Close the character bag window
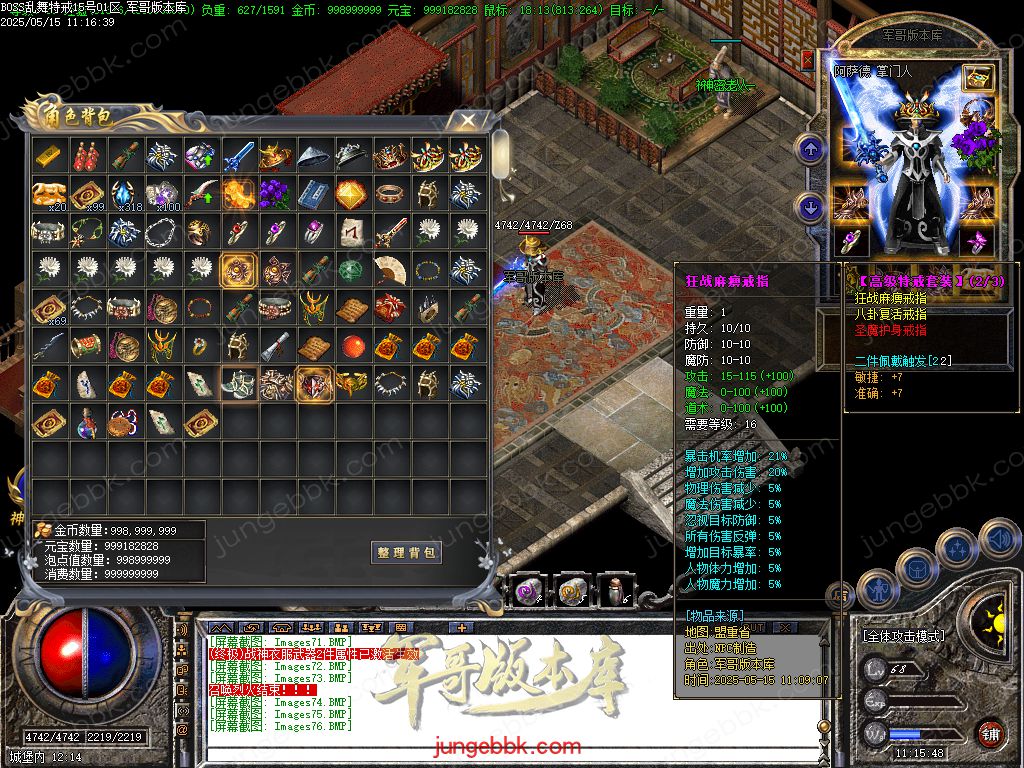Image resolution: width=1024 pixels, height=768 pixels. pos(467,121)
